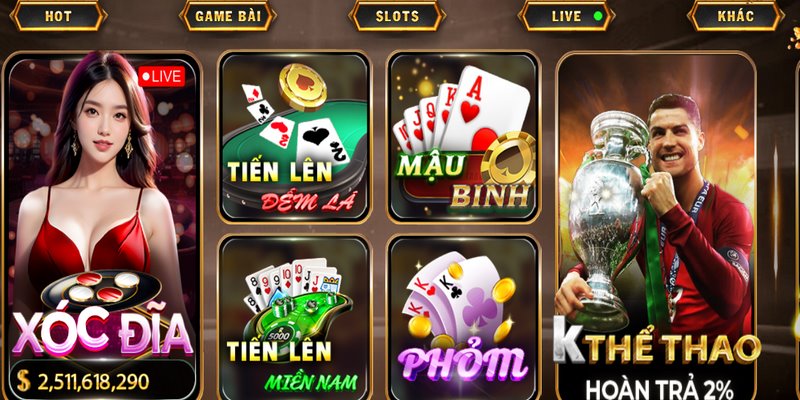Open the GAME BÀI category tab
Image resolution: width=800 pixels, height=400 pixels.
[226, 16]
